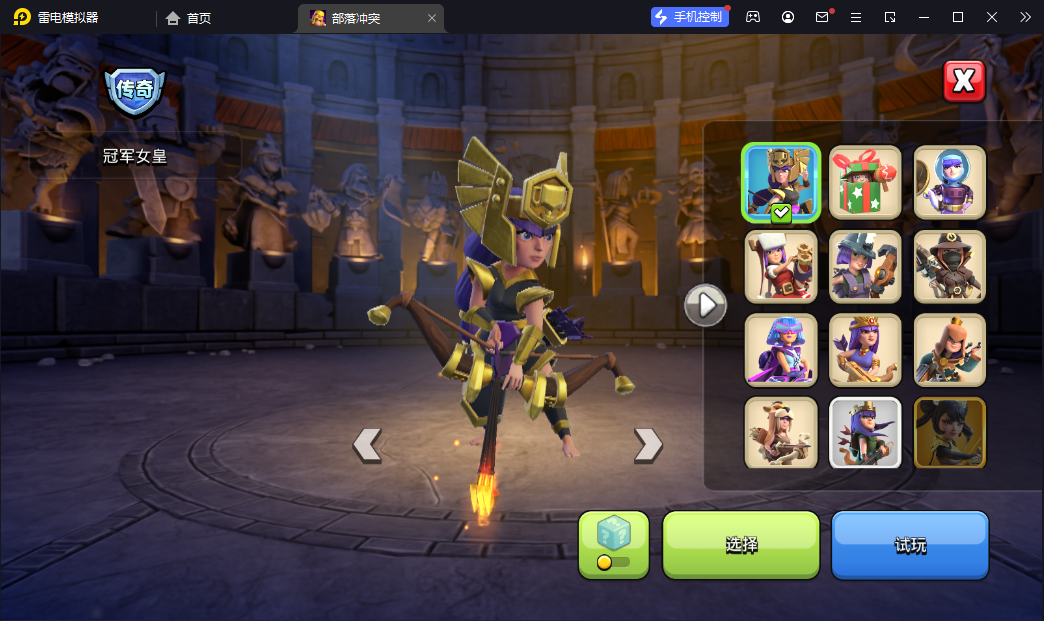Pick the queen skin with grey background
The image size is (1044, 621).
pyautogui.click(x=865, y=433)
